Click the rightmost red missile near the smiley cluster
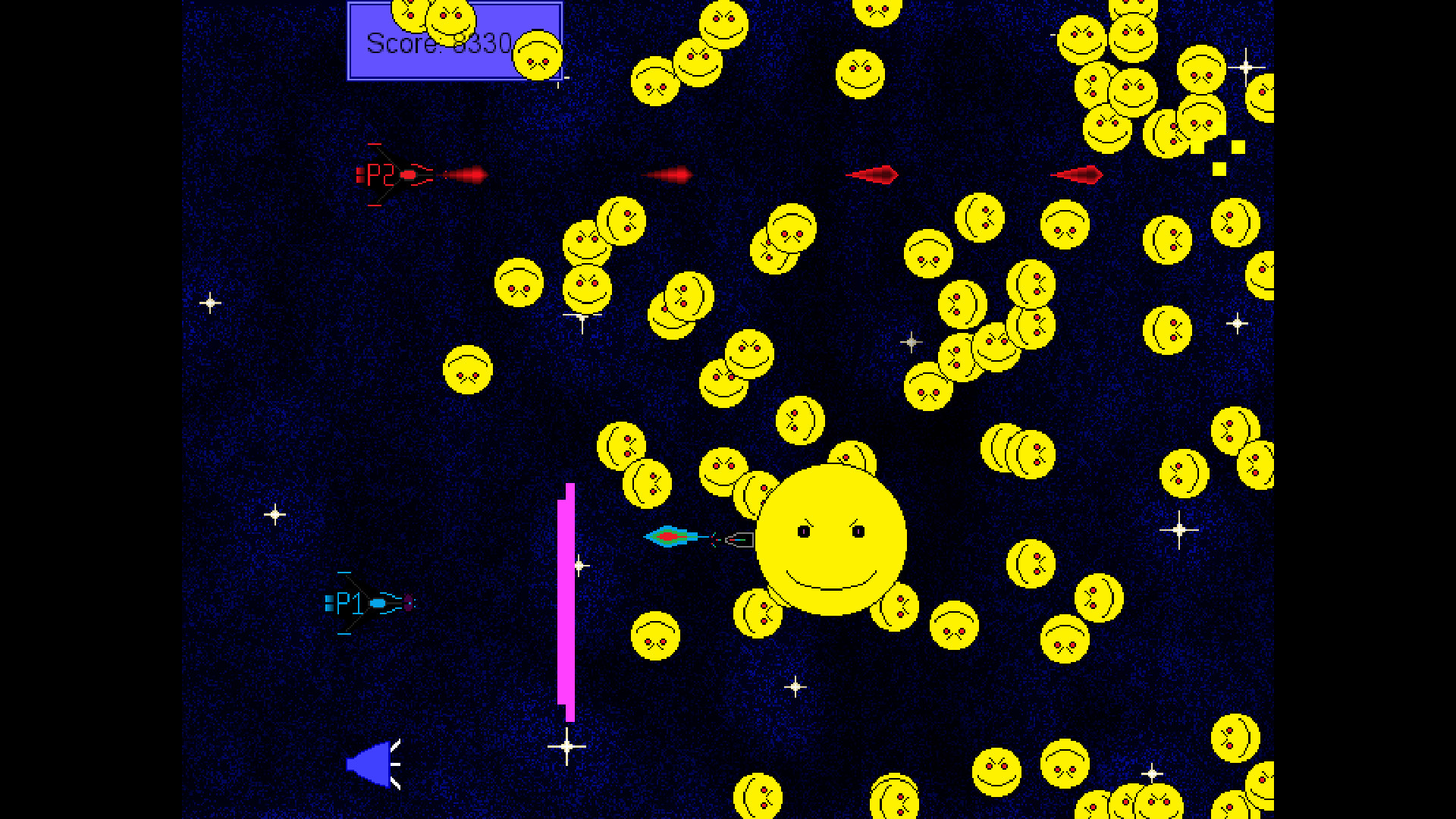The height and width of the screenshot is (819, 1456). (x=1081, y=174)
